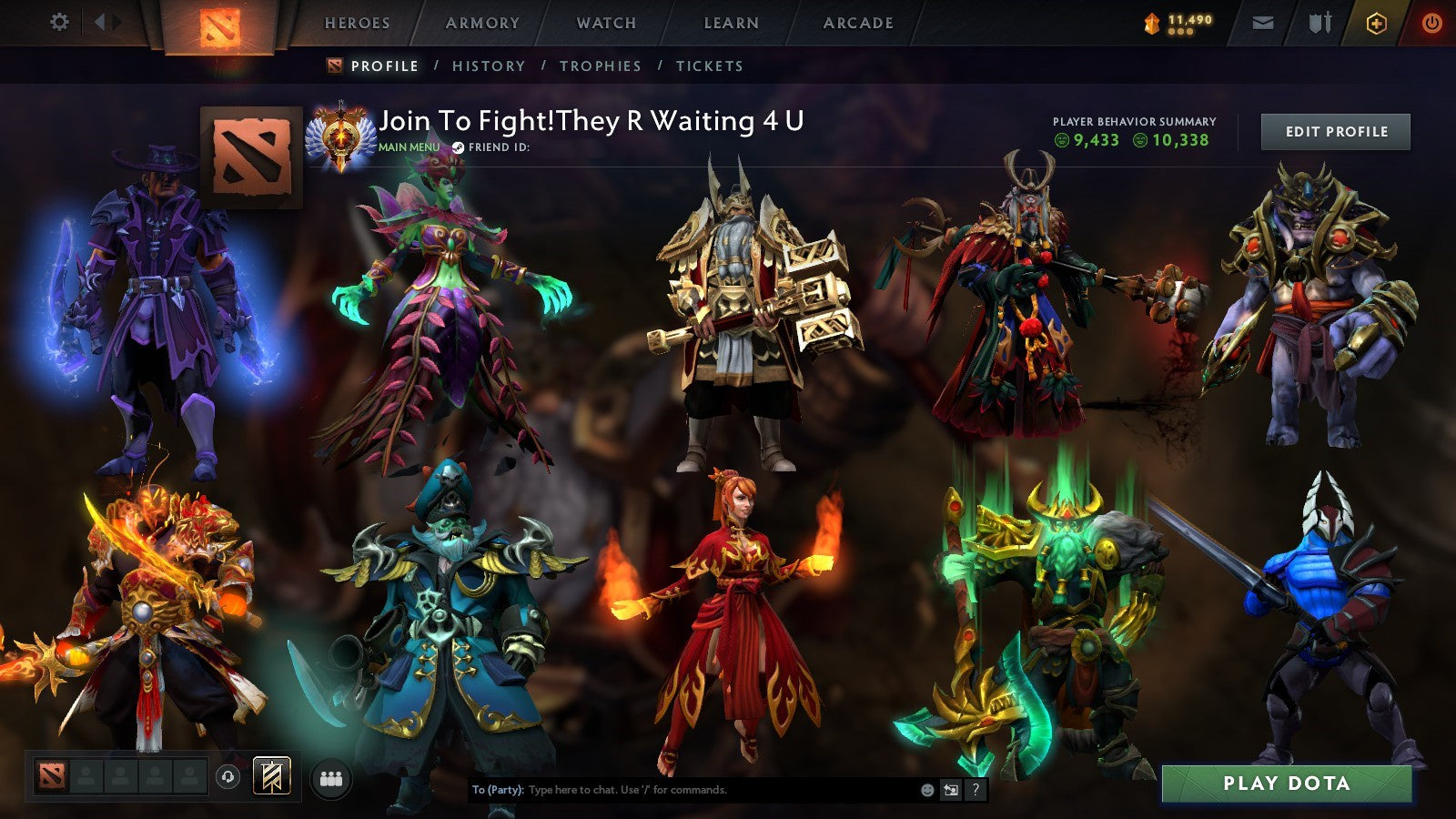Open the settings gear icon
The image size is (1456, 819).
pos(60,20)
